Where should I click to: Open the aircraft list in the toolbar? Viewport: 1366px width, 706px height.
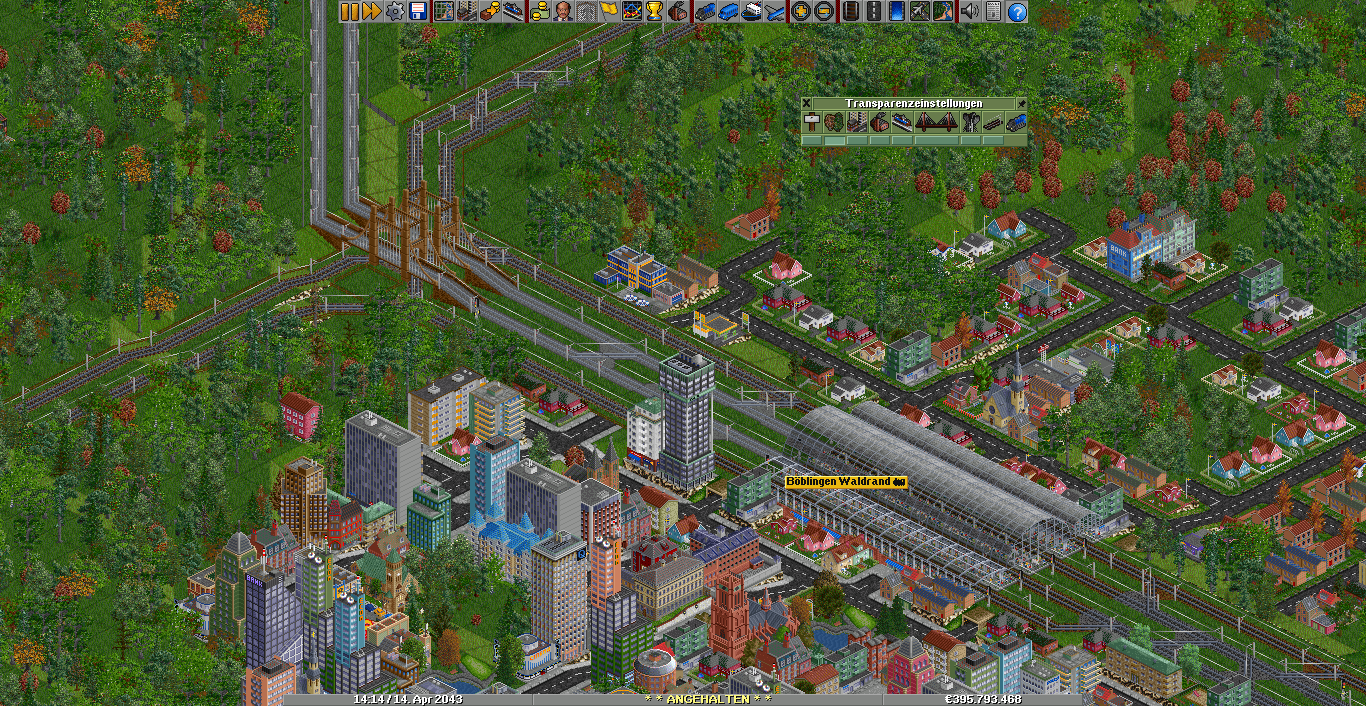[773, 12]
